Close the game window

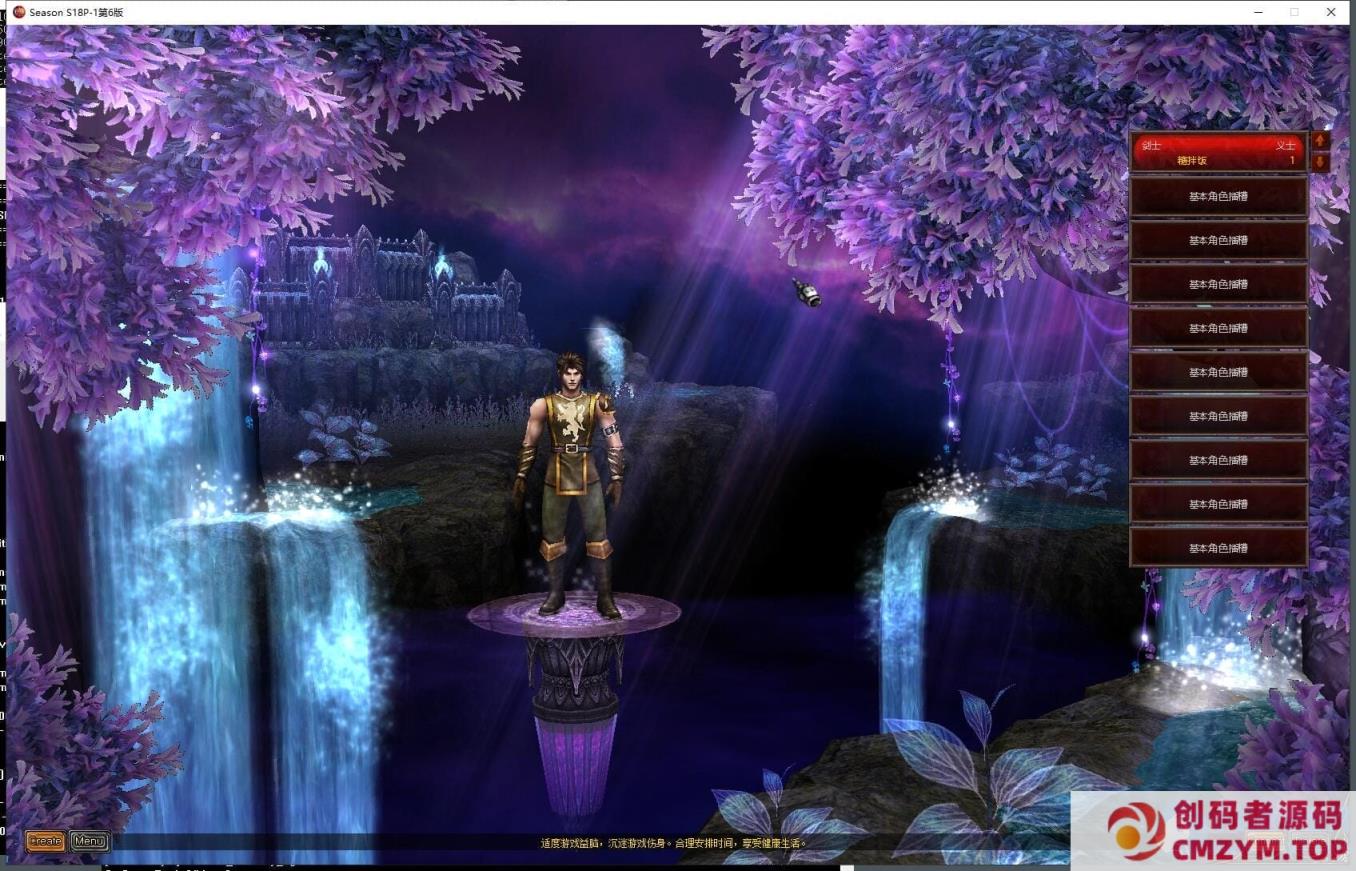pyautogui.click(x=1331, y=12)
